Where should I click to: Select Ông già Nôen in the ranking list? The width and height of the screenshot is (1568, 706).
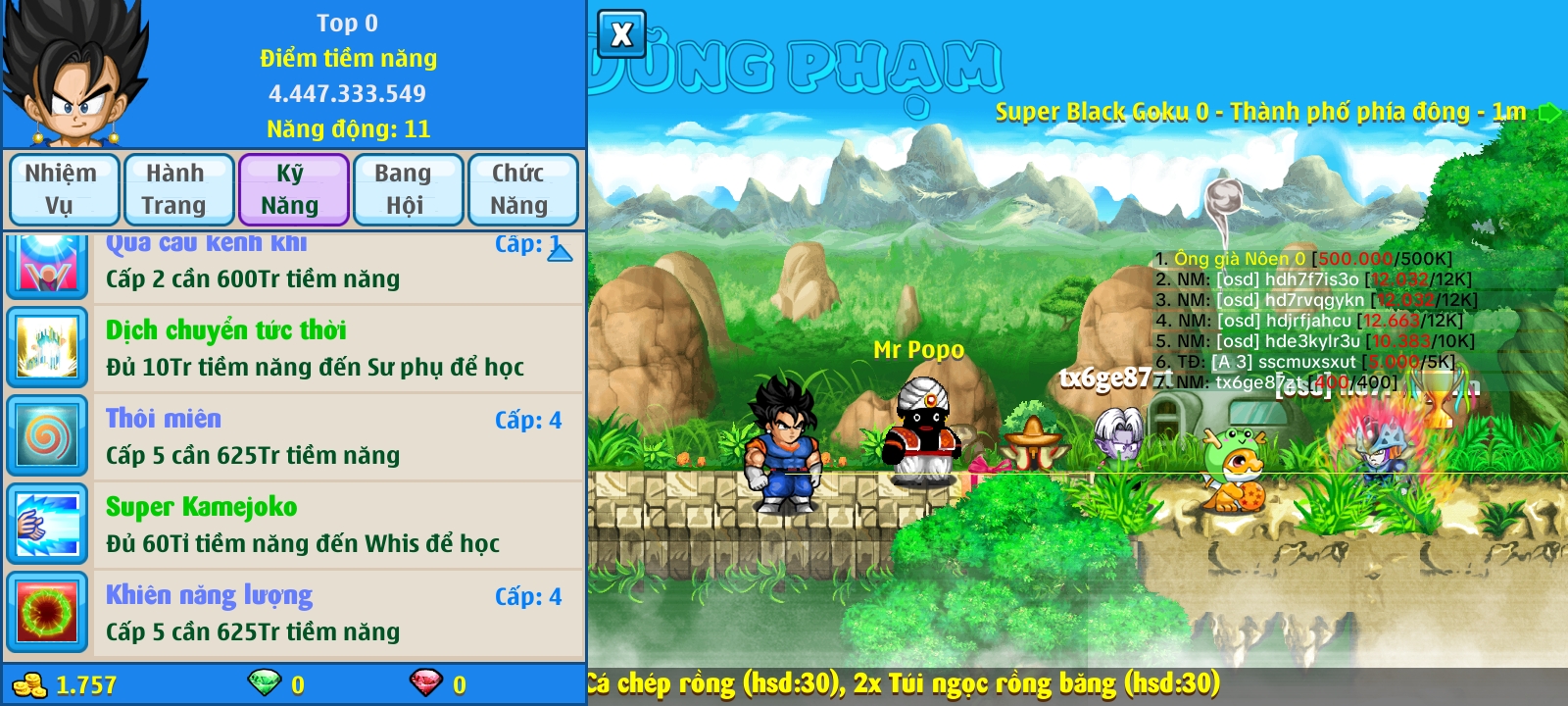[x=1241, y=259]
